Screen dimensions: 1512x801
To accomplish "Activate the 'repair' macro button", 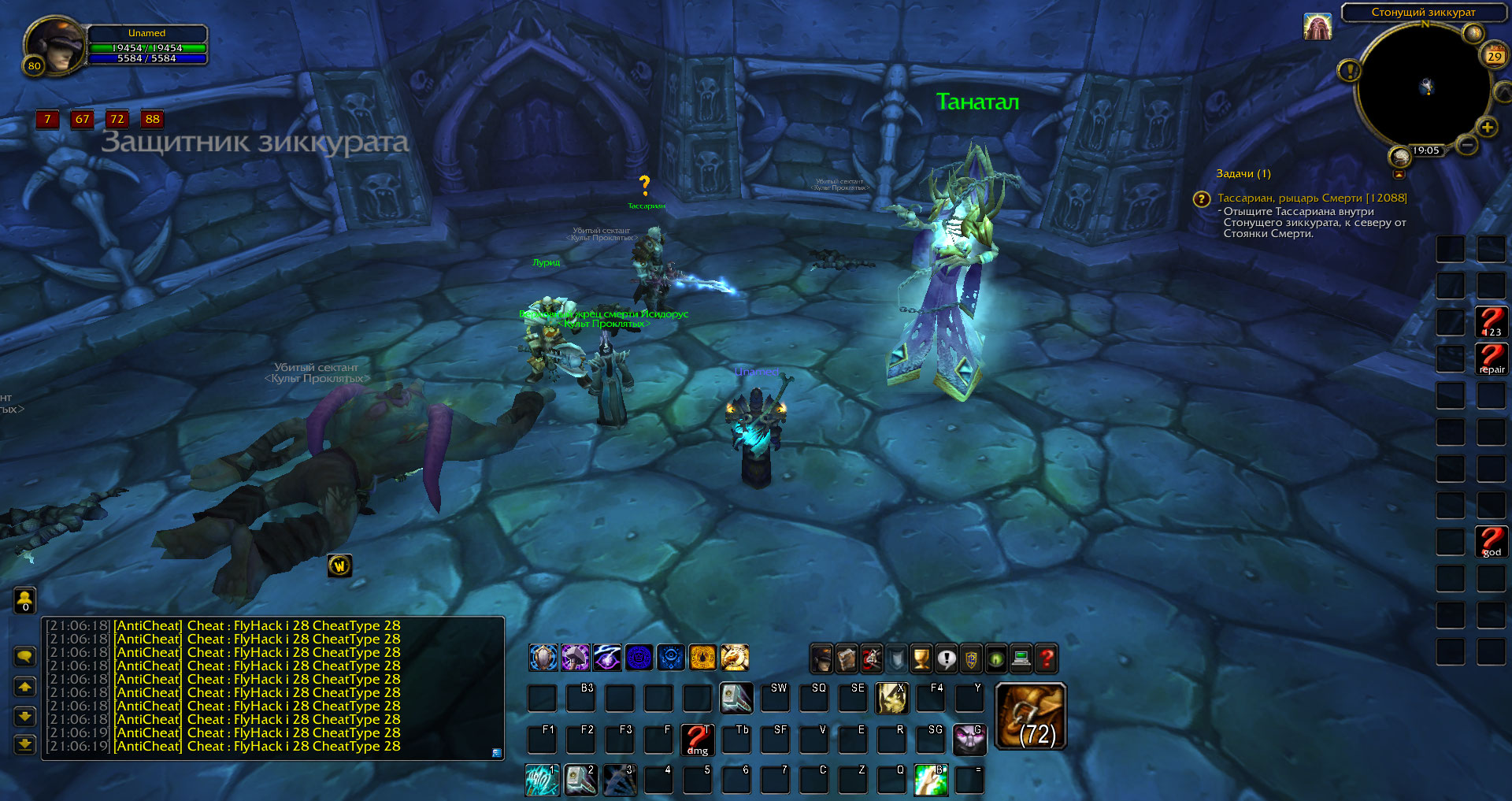I will click(1491, 358).
